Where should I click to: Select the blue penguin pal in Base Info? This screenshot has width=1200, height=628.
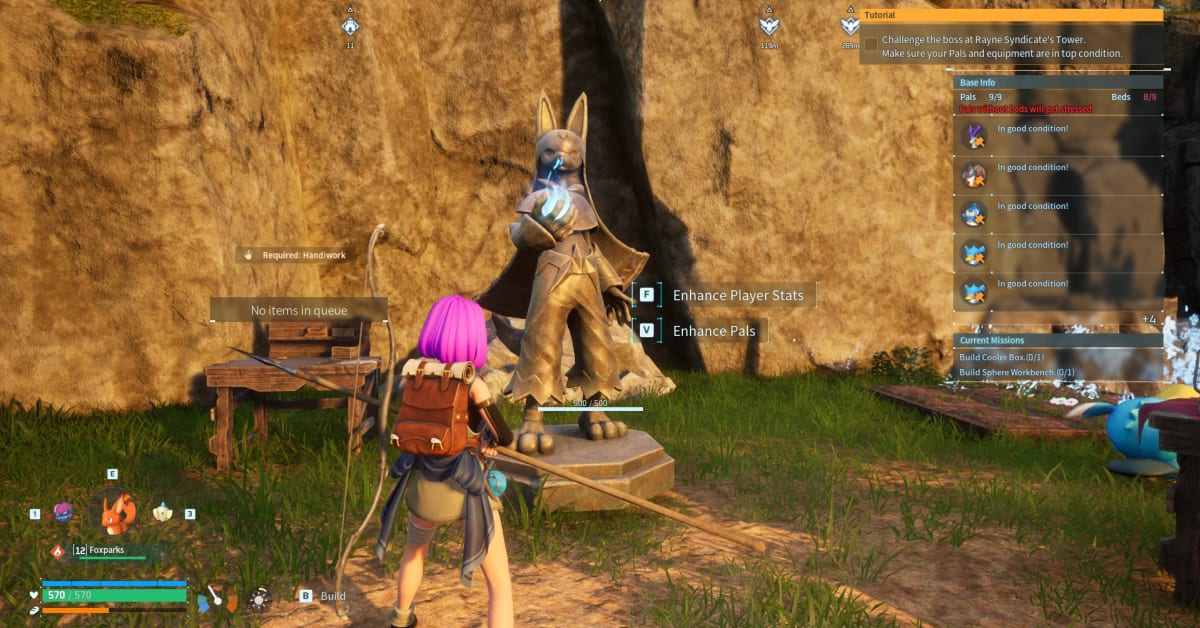click(x=974, y=214)
